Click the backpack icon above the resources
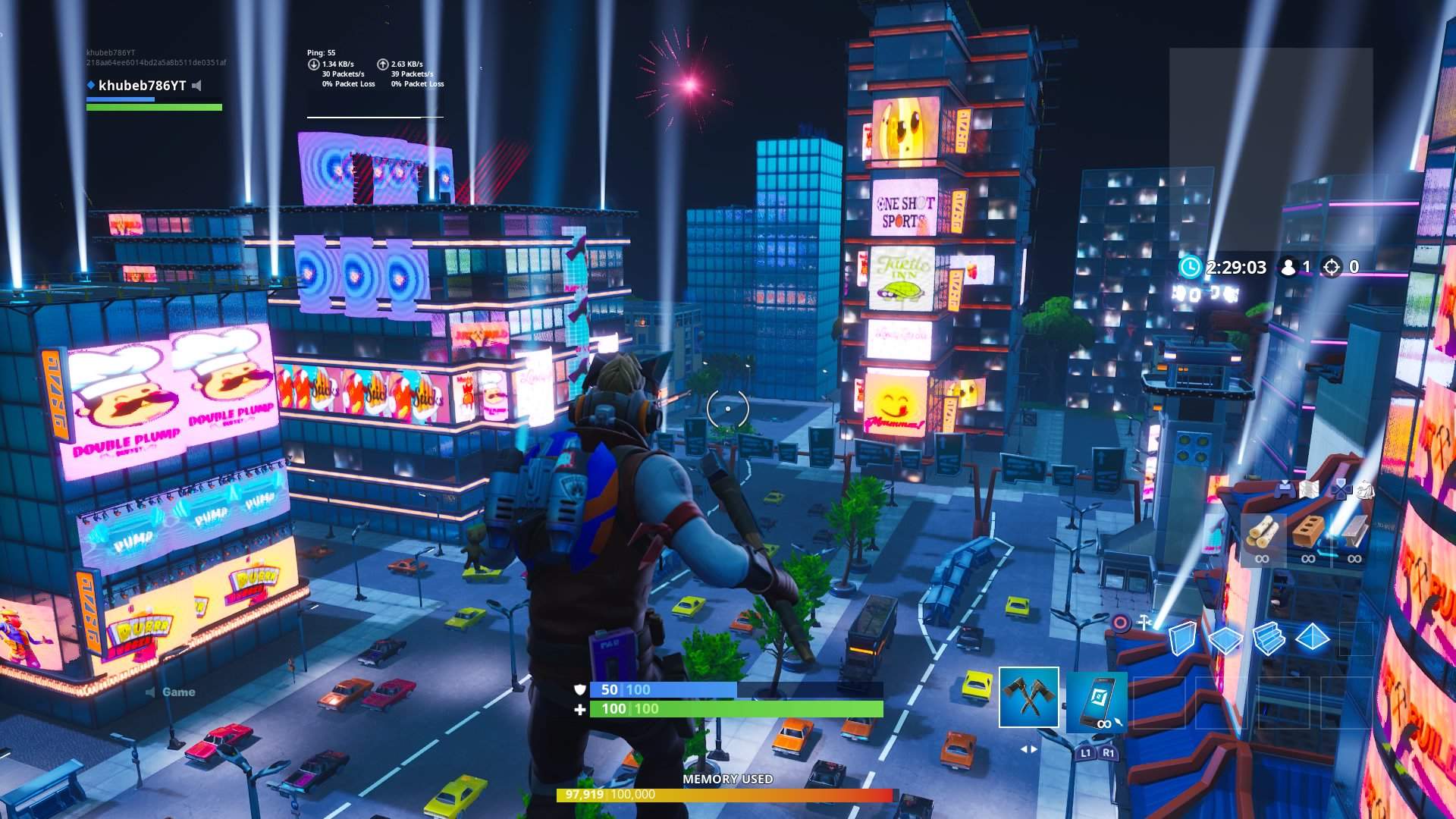The width and height of the screenshot is (1456, 819). click(1365, 491)
